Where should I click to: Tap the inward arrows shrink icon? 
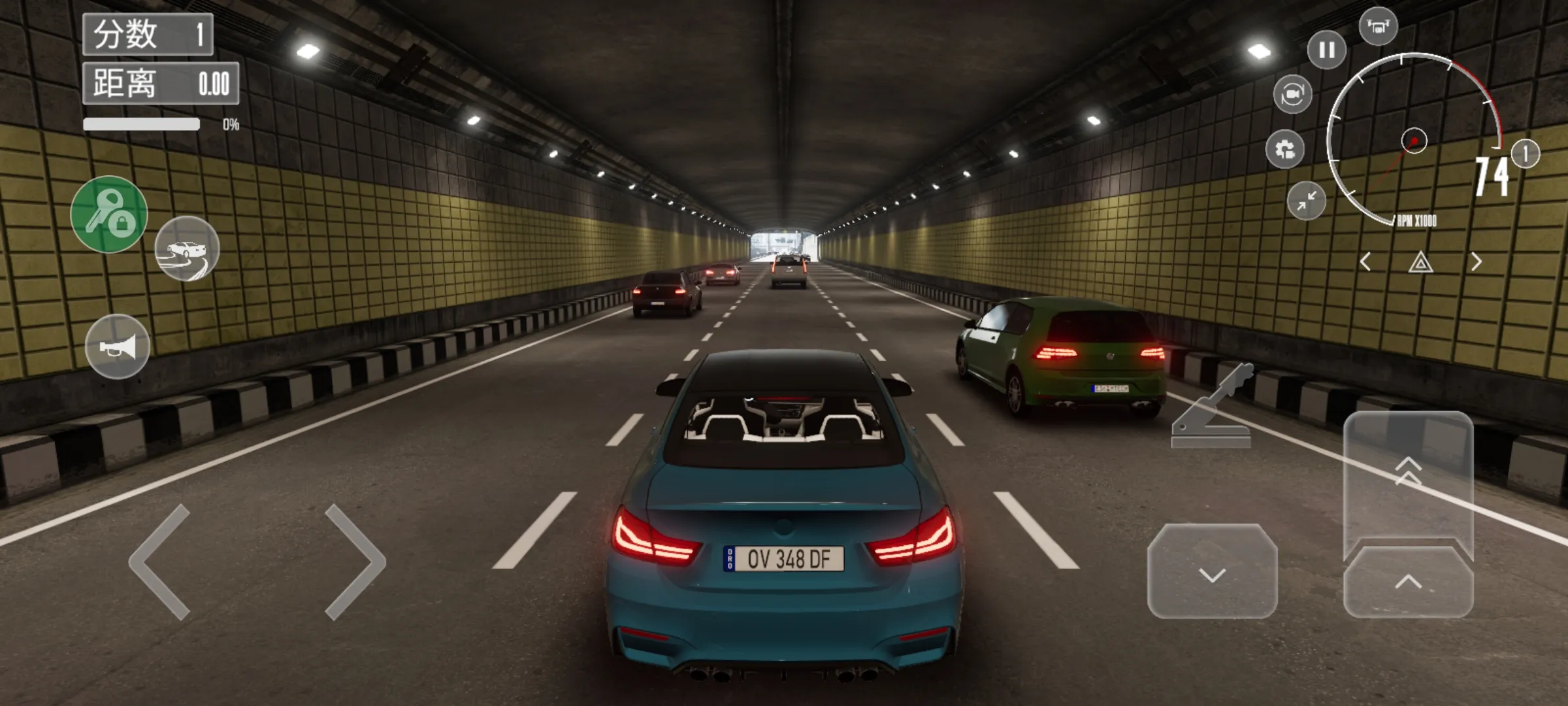coord(1306,201)
